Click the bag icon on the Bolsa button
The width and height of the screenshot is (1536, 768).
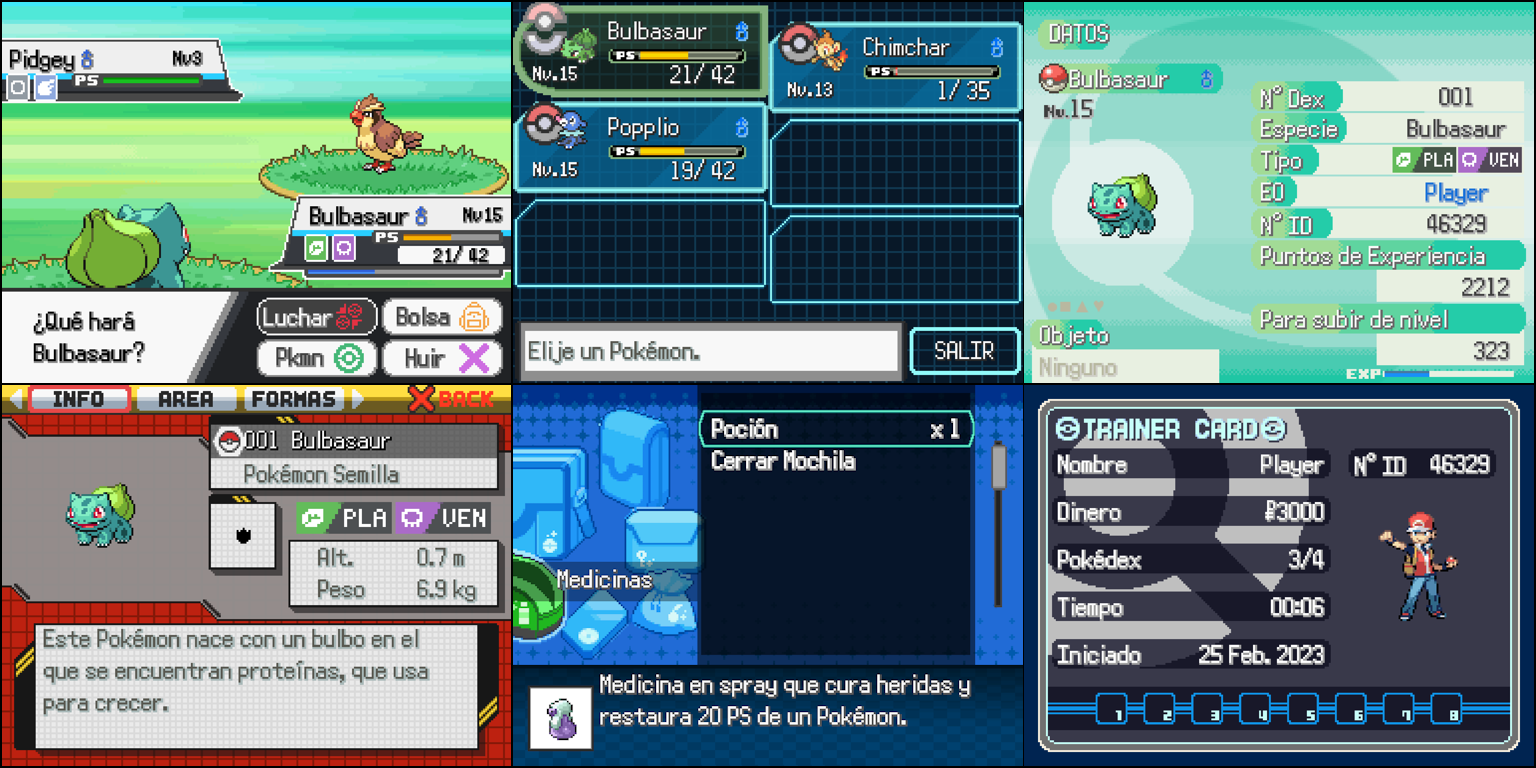tap(473, 317)
